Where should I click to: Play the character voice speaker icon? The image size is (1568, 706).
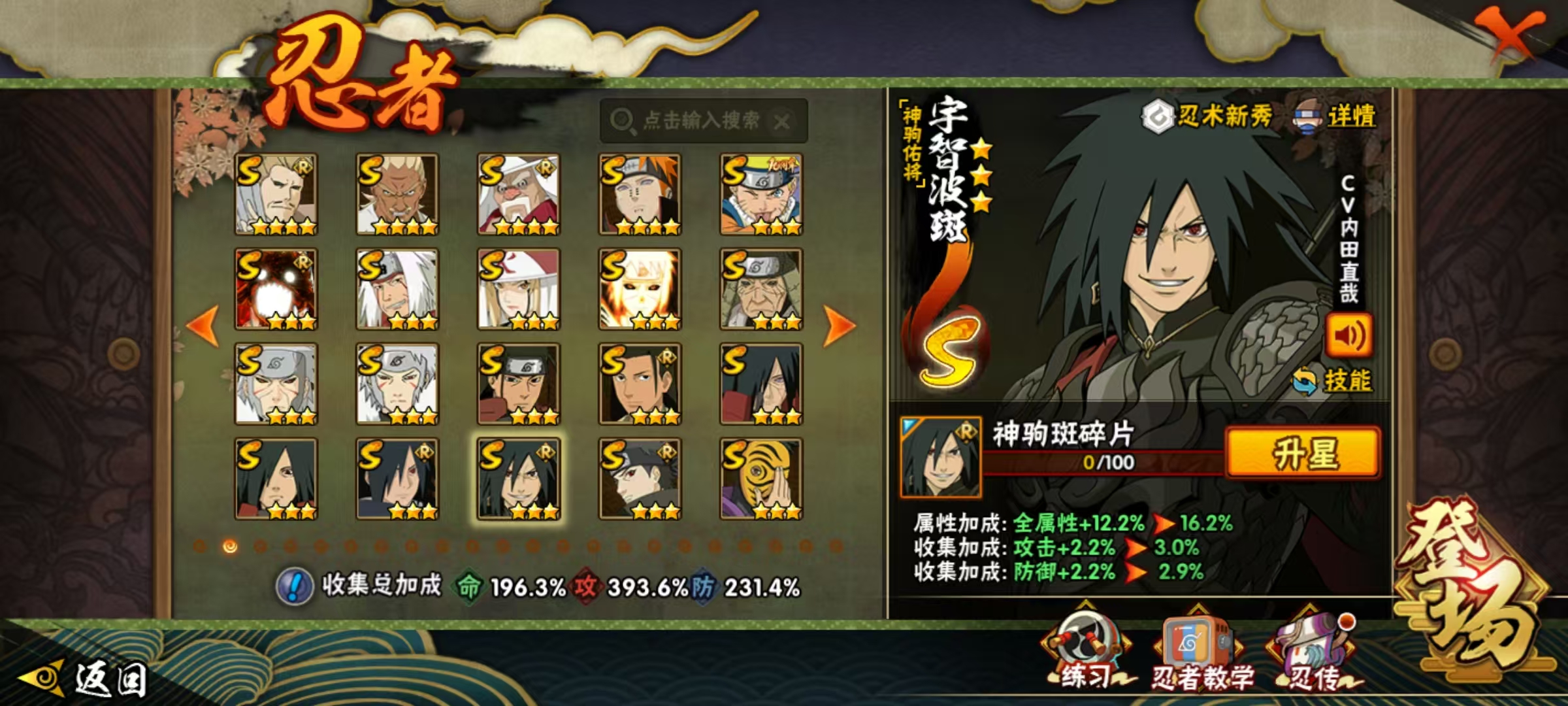point(1348,335)
